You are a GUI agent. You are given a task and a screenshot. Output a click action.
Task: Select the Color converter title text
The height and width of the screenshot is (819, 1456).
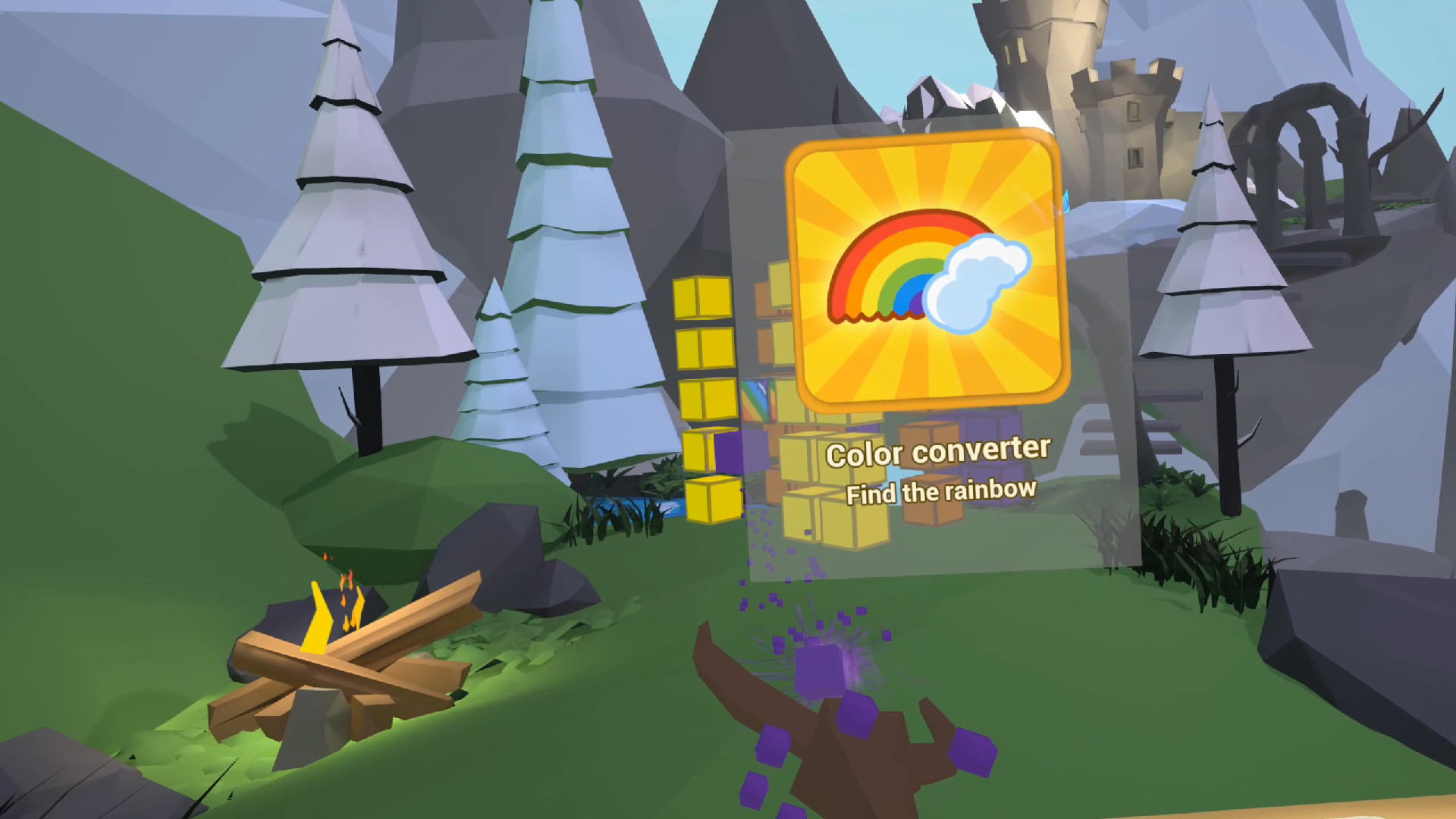click(939, 452)
